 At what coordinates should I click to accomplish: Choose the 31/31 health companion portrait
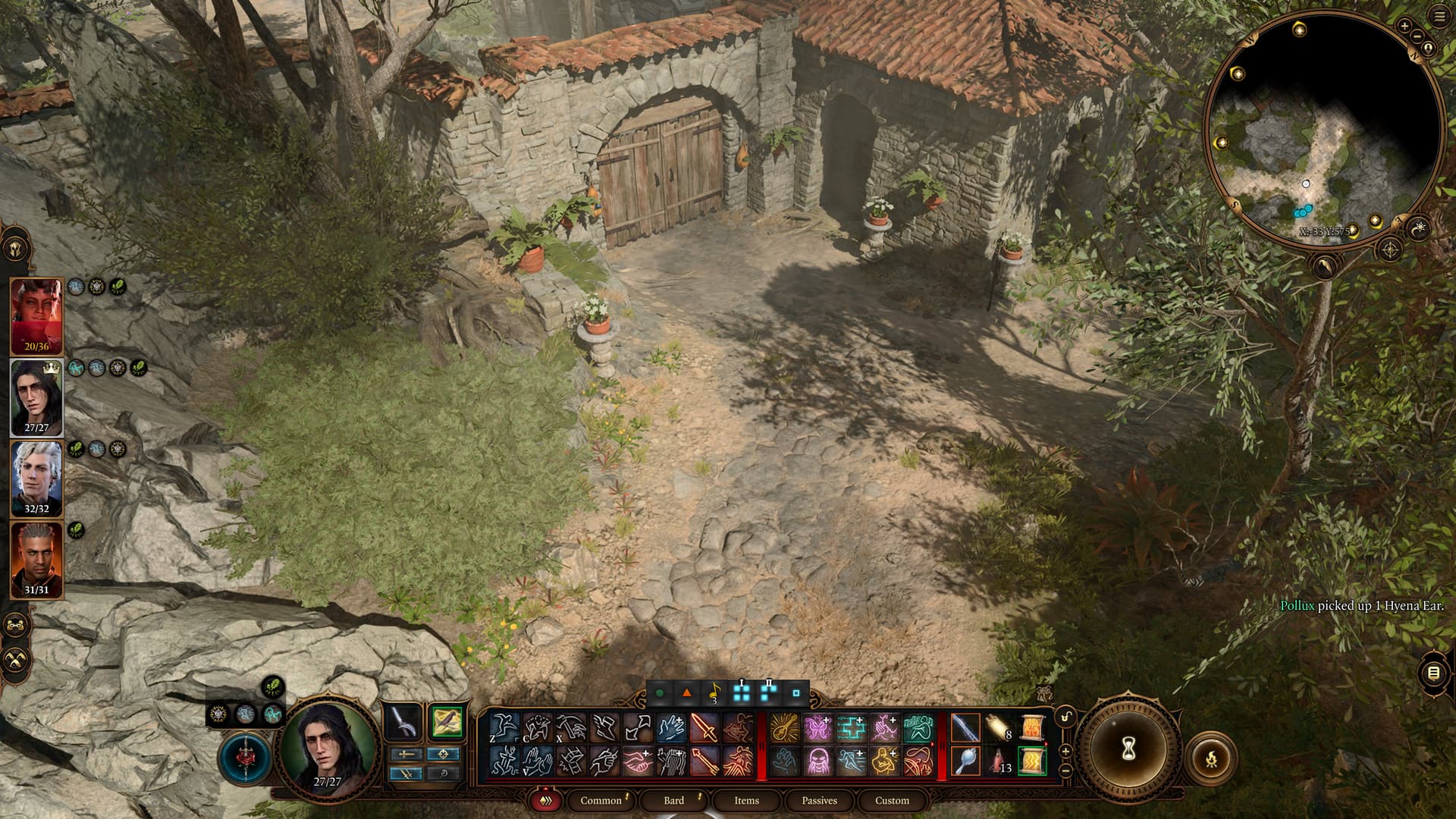(36, 560)
